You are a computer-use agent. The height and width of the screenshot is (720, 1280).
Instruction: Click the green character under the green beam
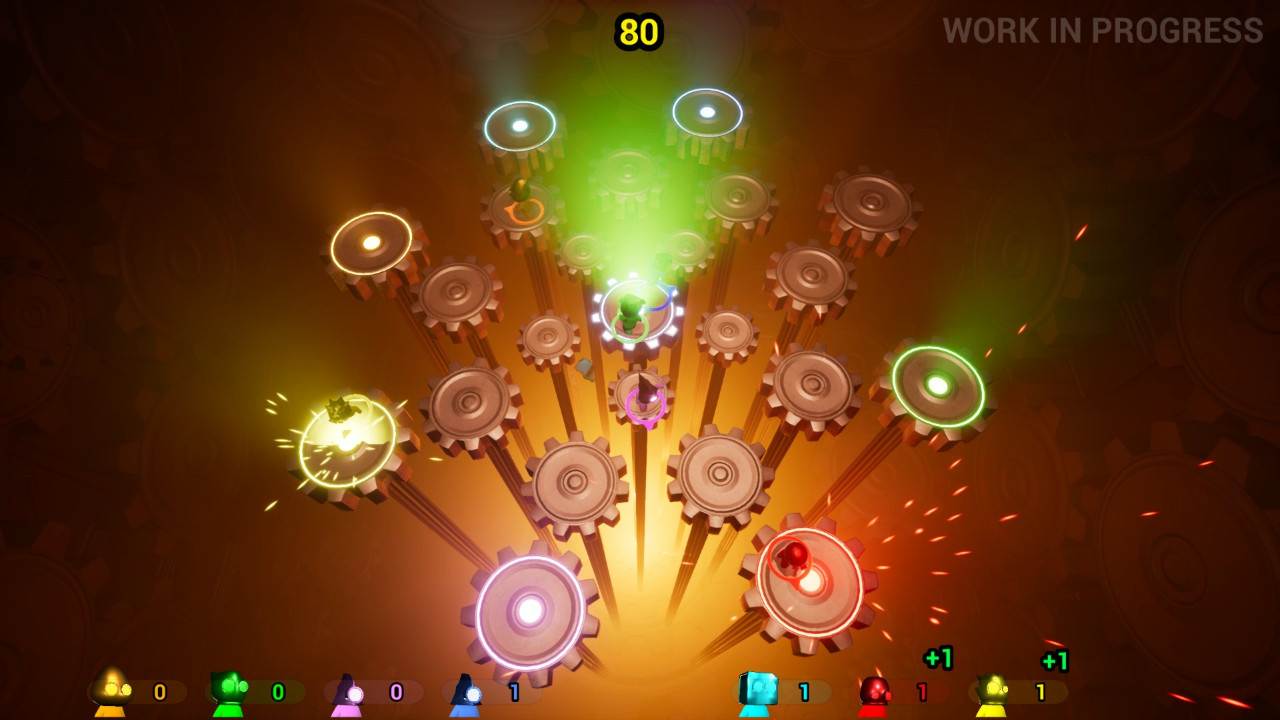click(x=630, y=310)
